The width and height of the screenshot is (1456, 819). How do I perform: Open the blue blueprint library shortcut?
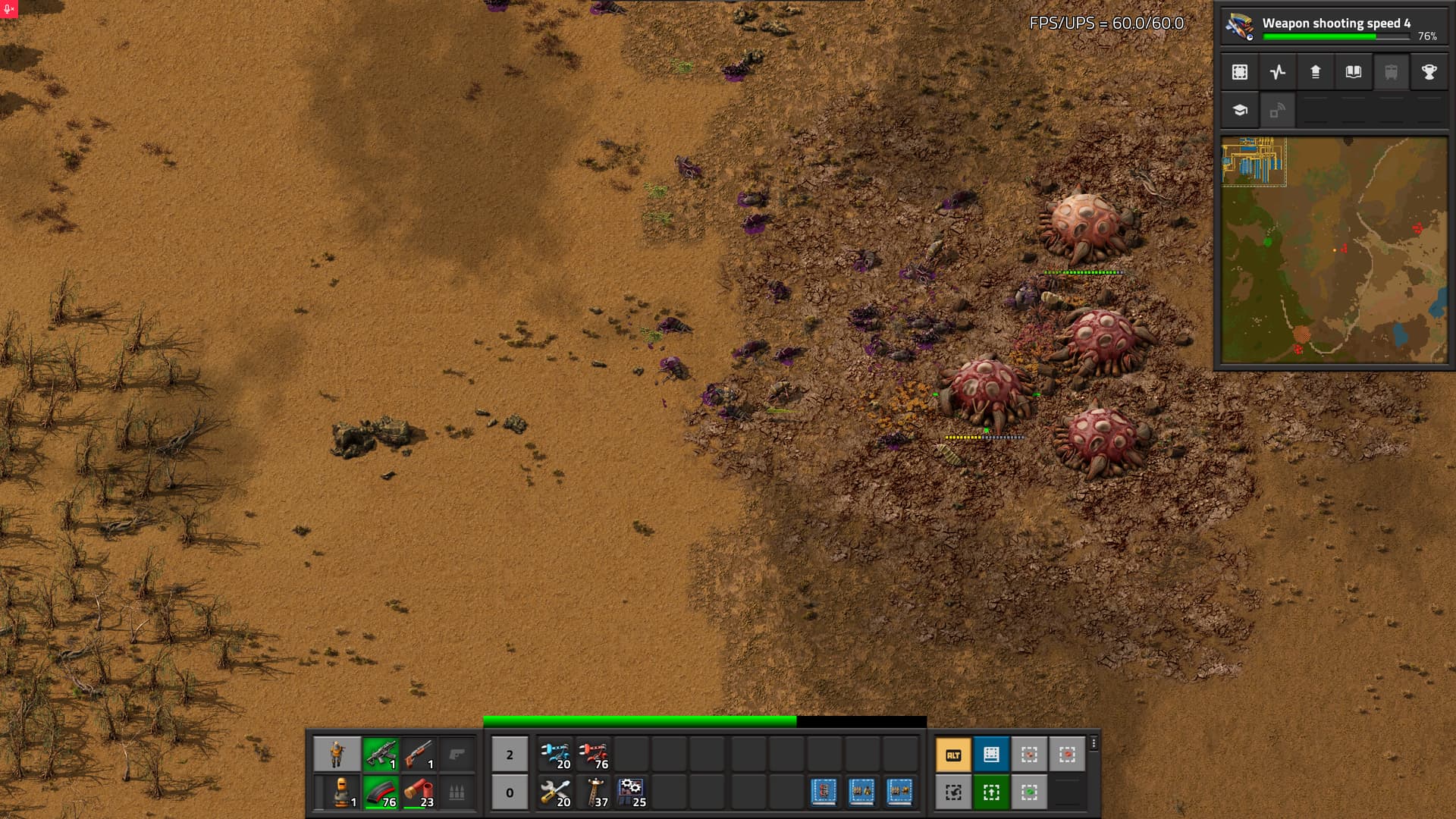click(991, 755)
